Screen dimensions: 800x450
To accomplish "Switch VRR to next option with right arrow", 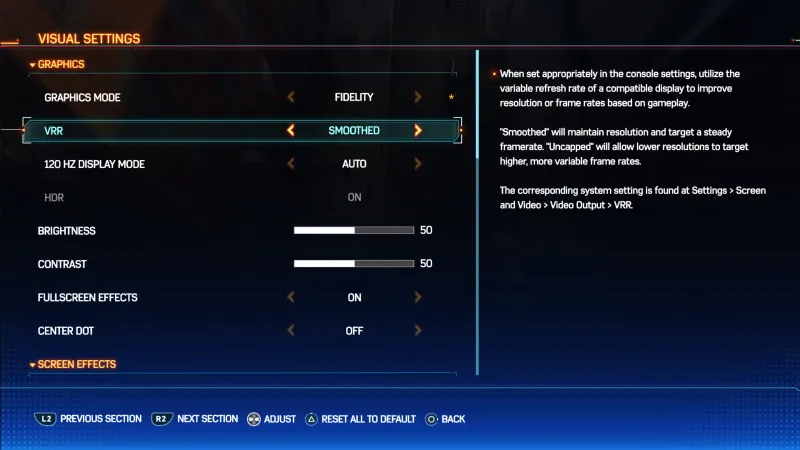I will [x=418, y=130].
